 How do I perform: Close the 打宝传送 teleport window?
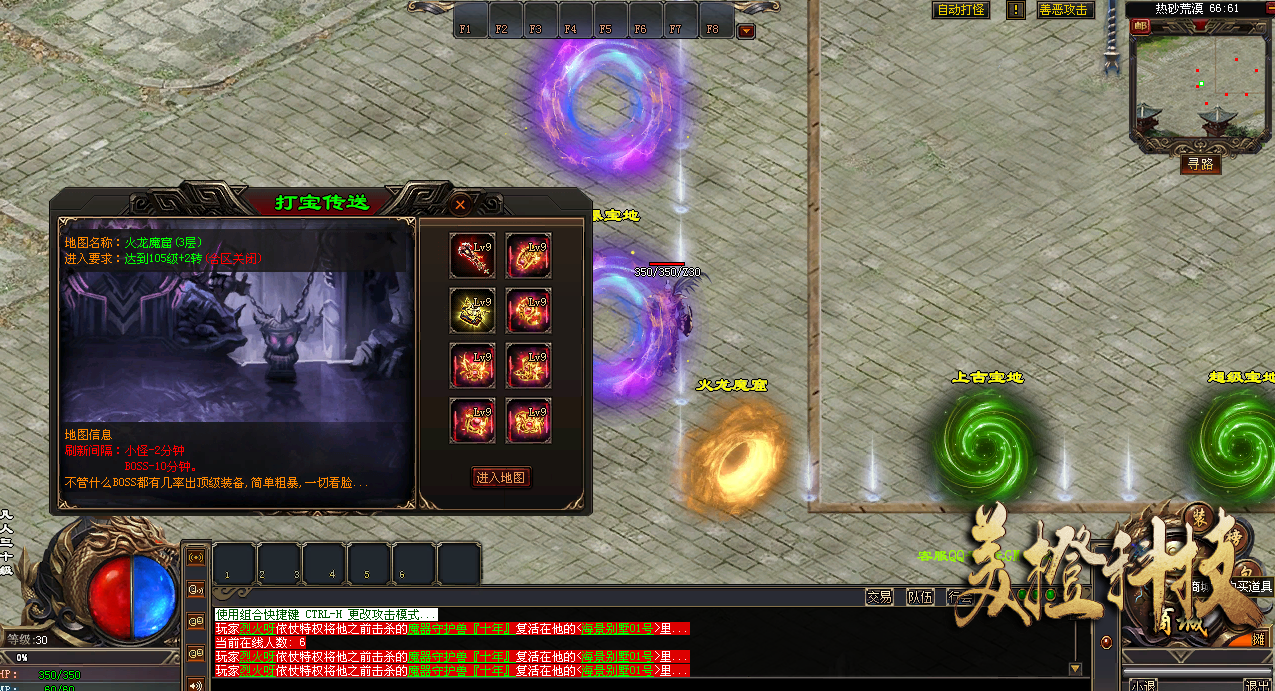pos(460,204)
